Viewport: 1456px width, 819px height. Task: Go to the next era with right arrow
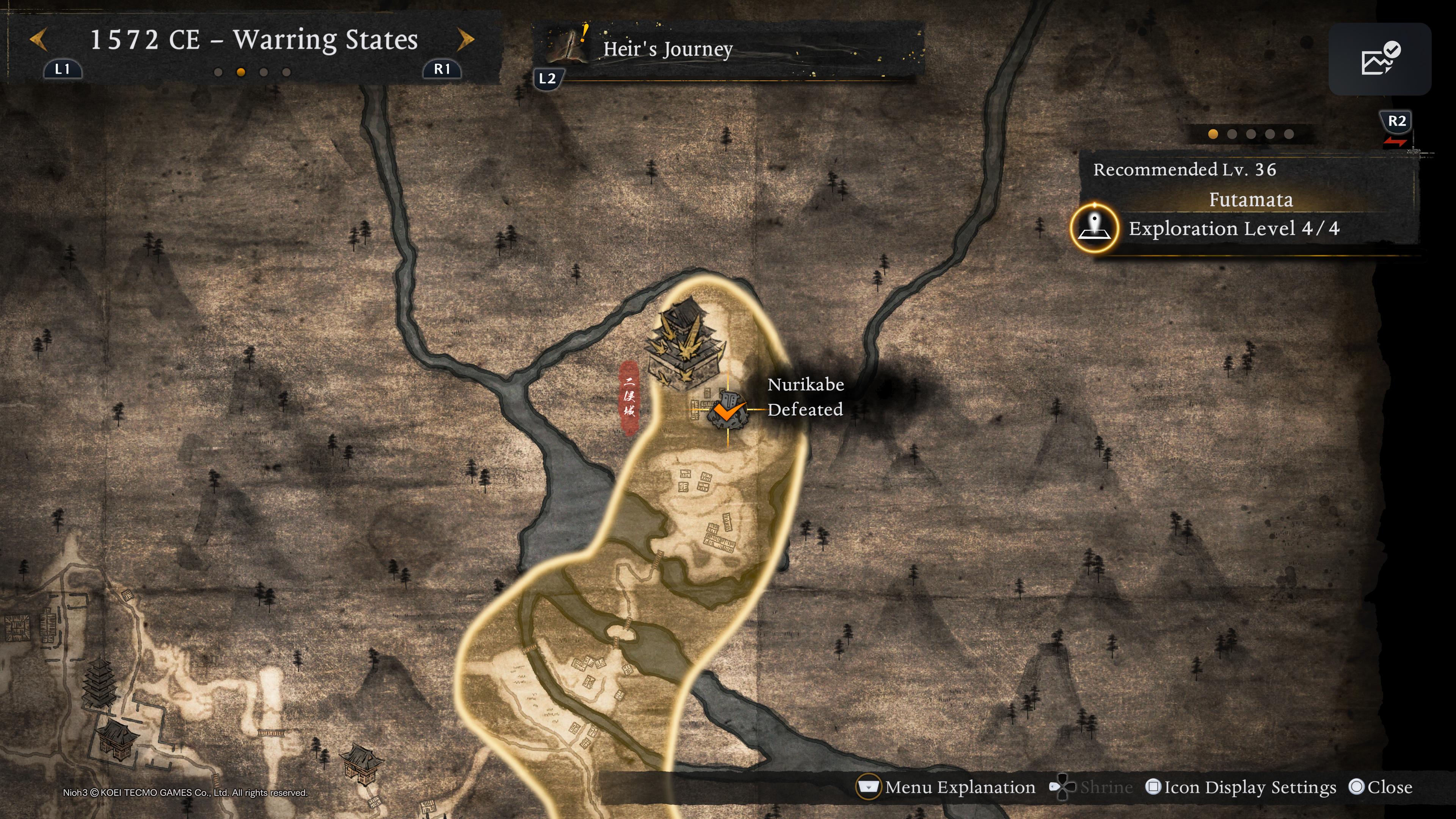pos(465,40)
